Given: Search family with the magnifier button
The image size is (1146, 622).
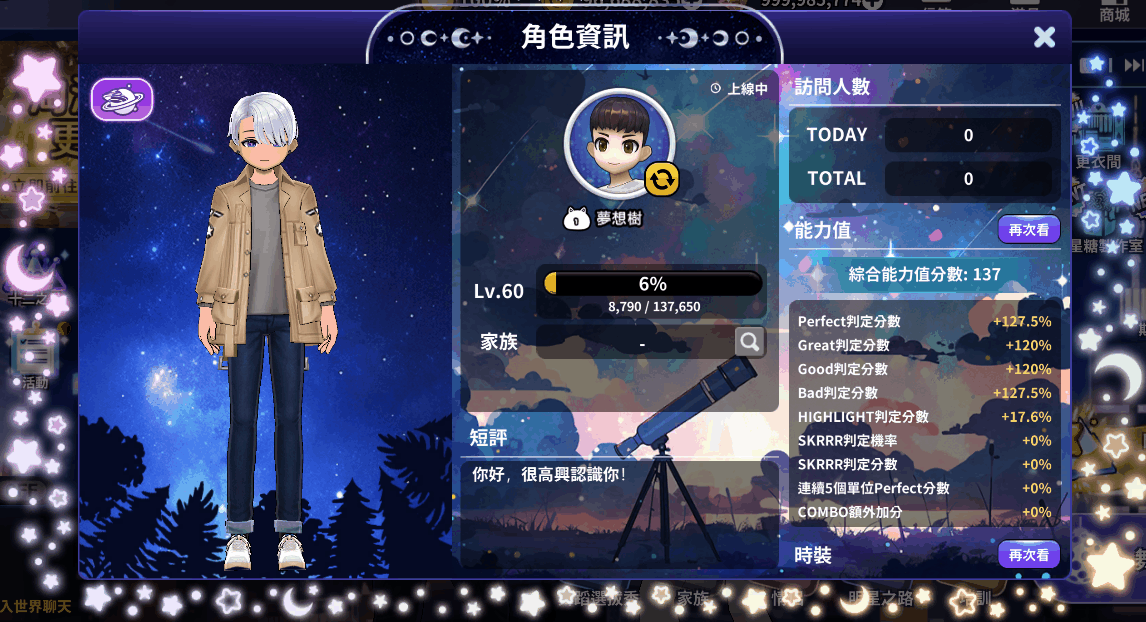Looking at the screenshot, I should 750,342.
